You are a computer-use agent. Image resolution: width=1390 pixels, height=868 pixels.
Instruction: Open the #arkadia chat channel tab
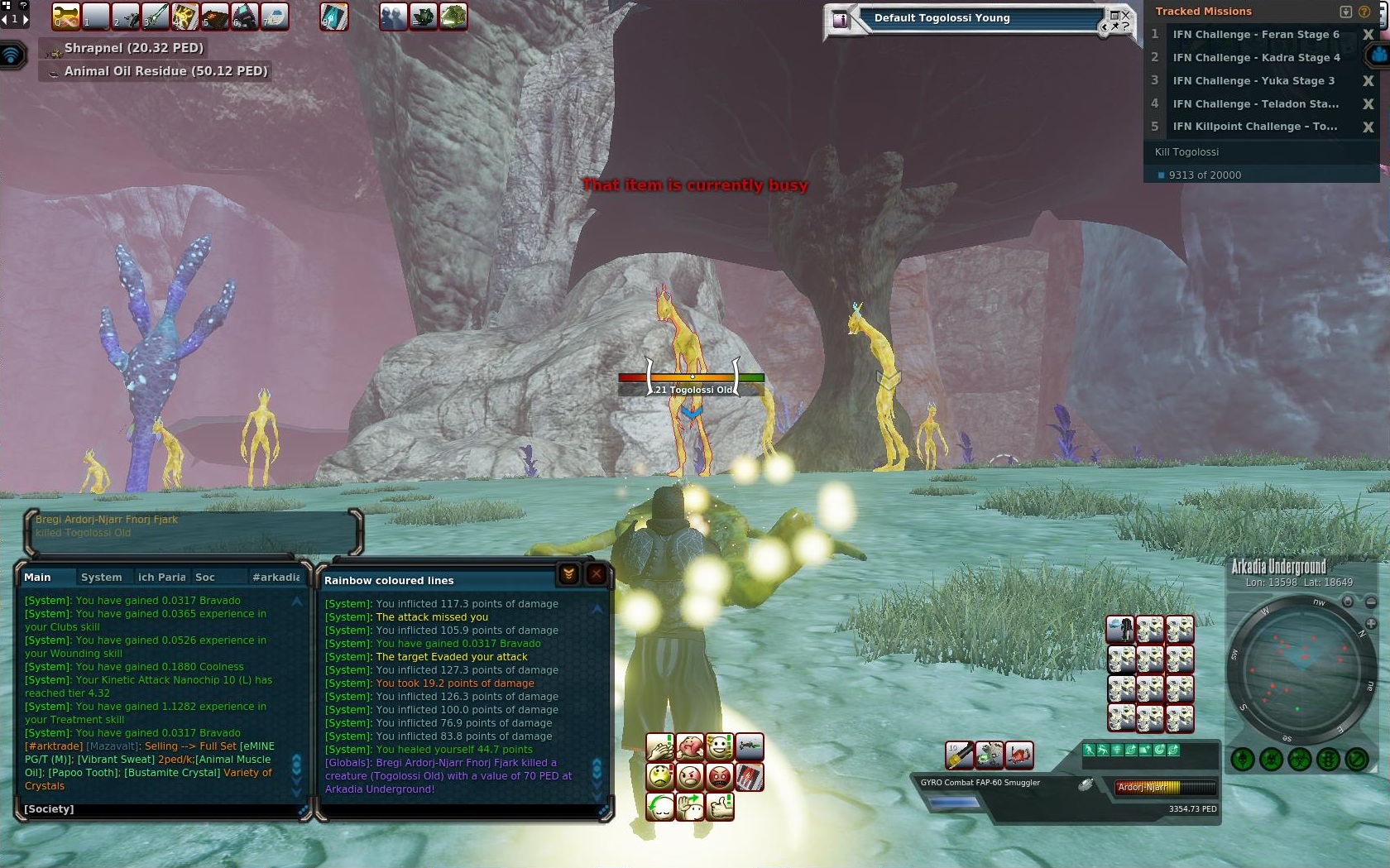pyautogui.click(x=276, y=577)
